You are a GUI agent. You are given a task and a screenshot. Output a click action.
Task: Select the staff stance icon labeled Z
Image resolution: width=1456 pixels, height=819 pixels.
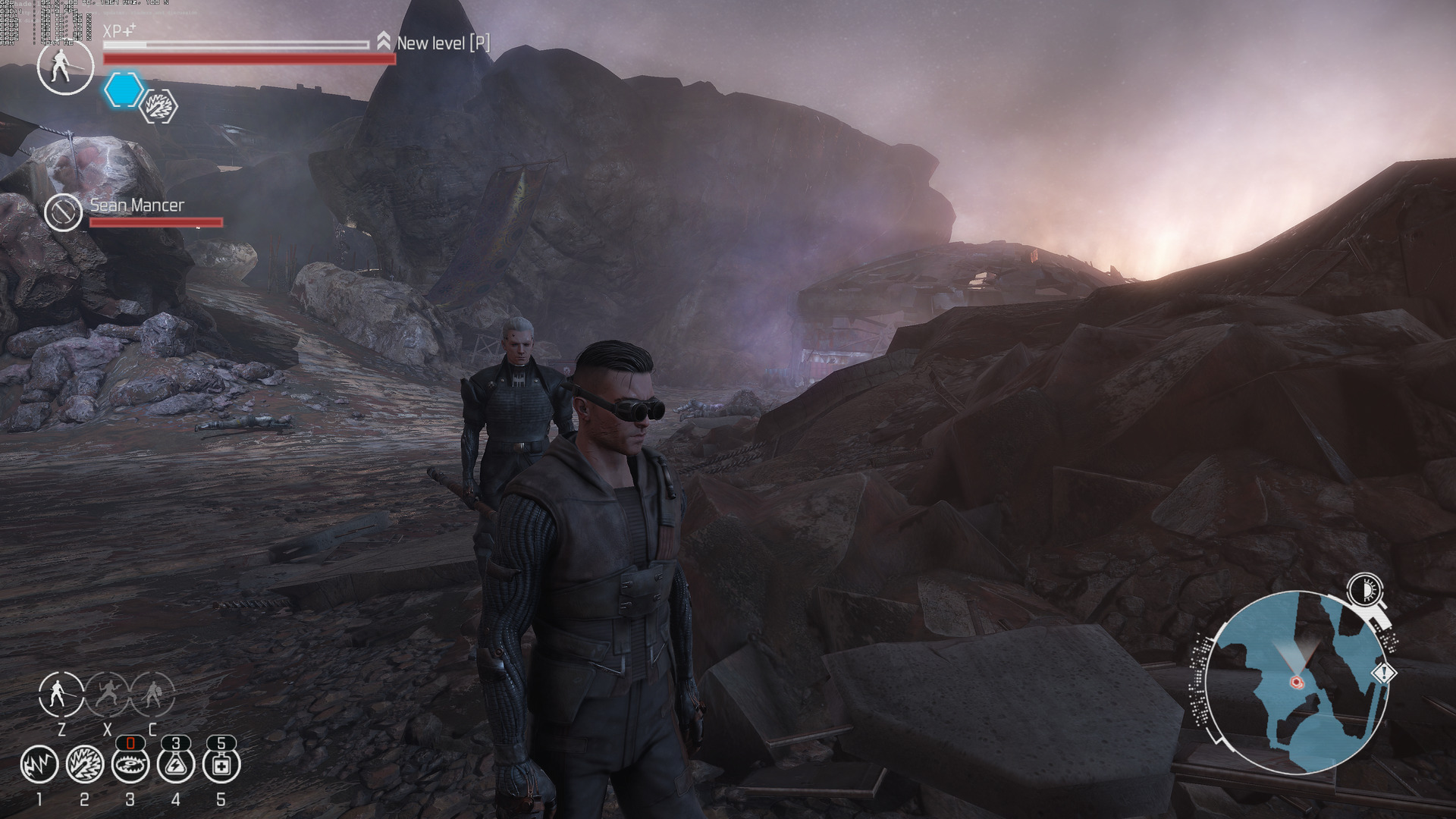(61, 694)
